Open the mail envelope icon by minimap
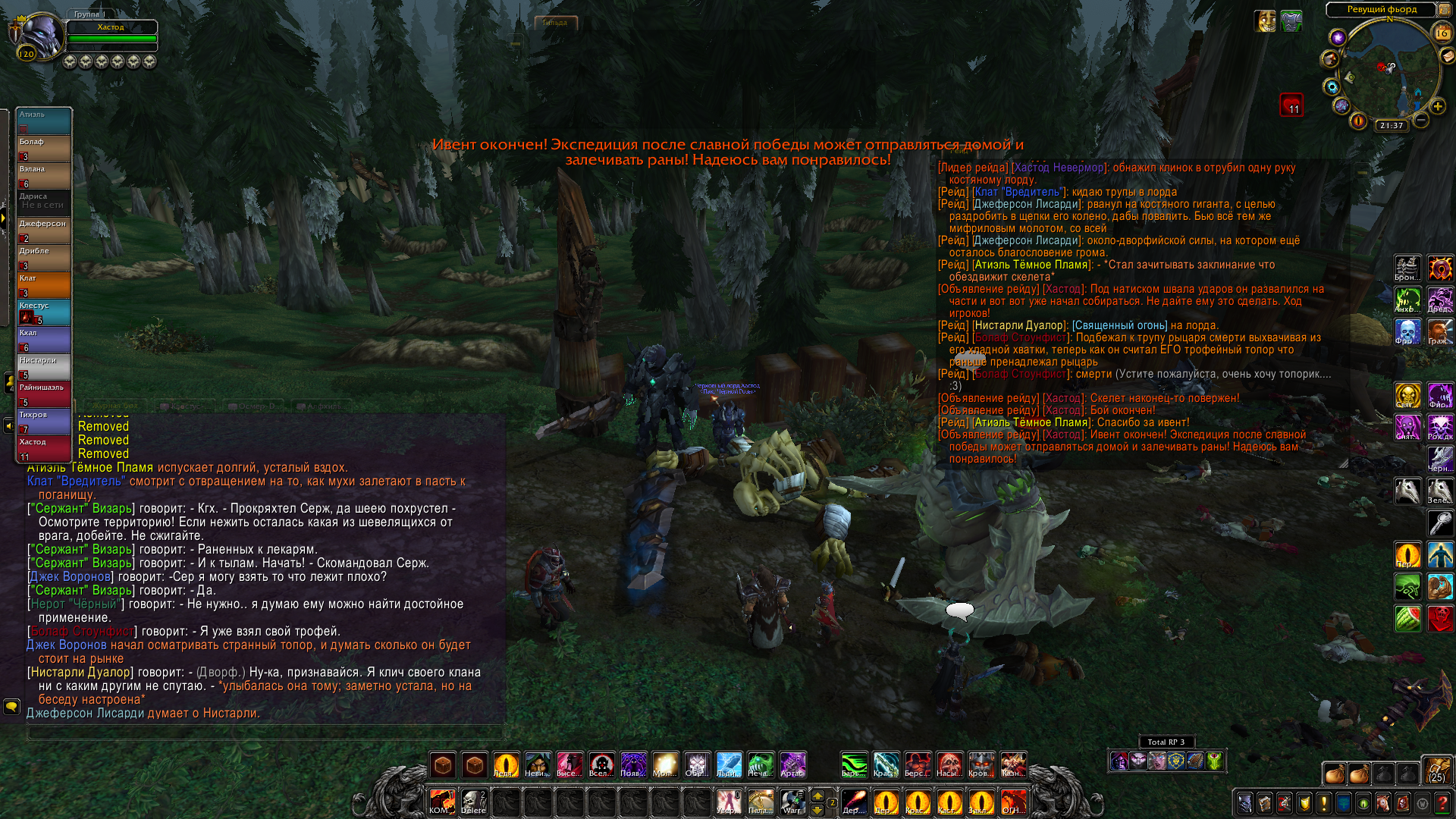The image size is (1456, 819). pos(1448,56)
